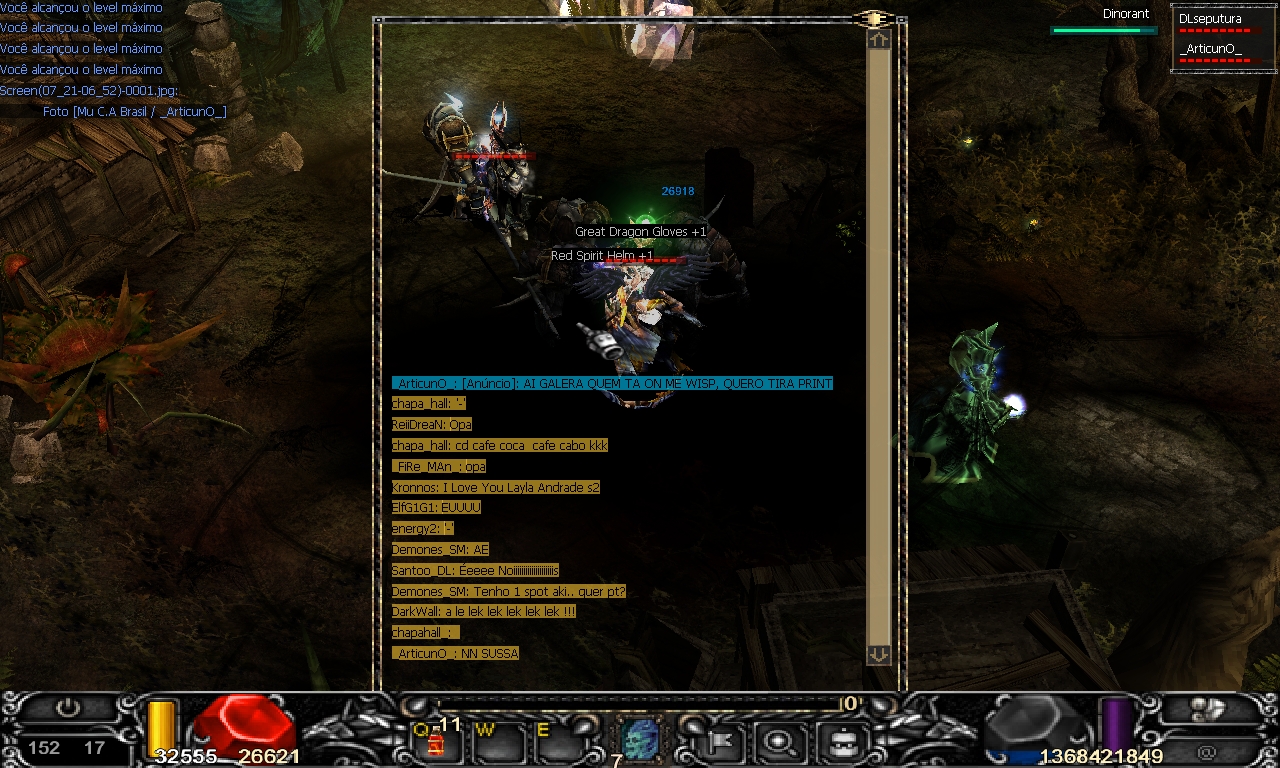Click the magnifying glass button
The height and width of the screenshot is (768, 1280).
pyautogui.click(x=776, y=741)
